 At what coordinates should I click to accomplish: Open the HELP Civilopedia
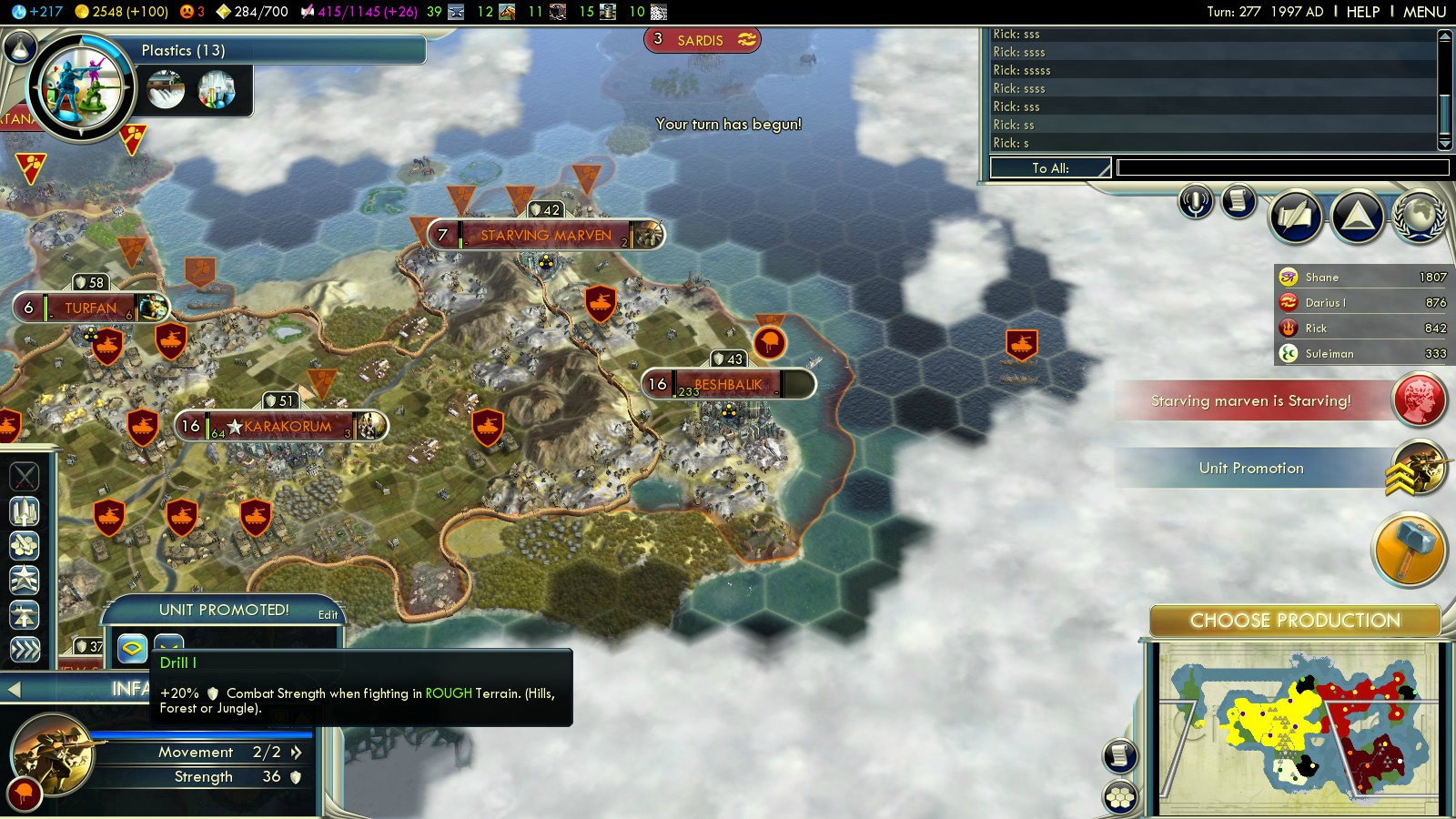1362,12
